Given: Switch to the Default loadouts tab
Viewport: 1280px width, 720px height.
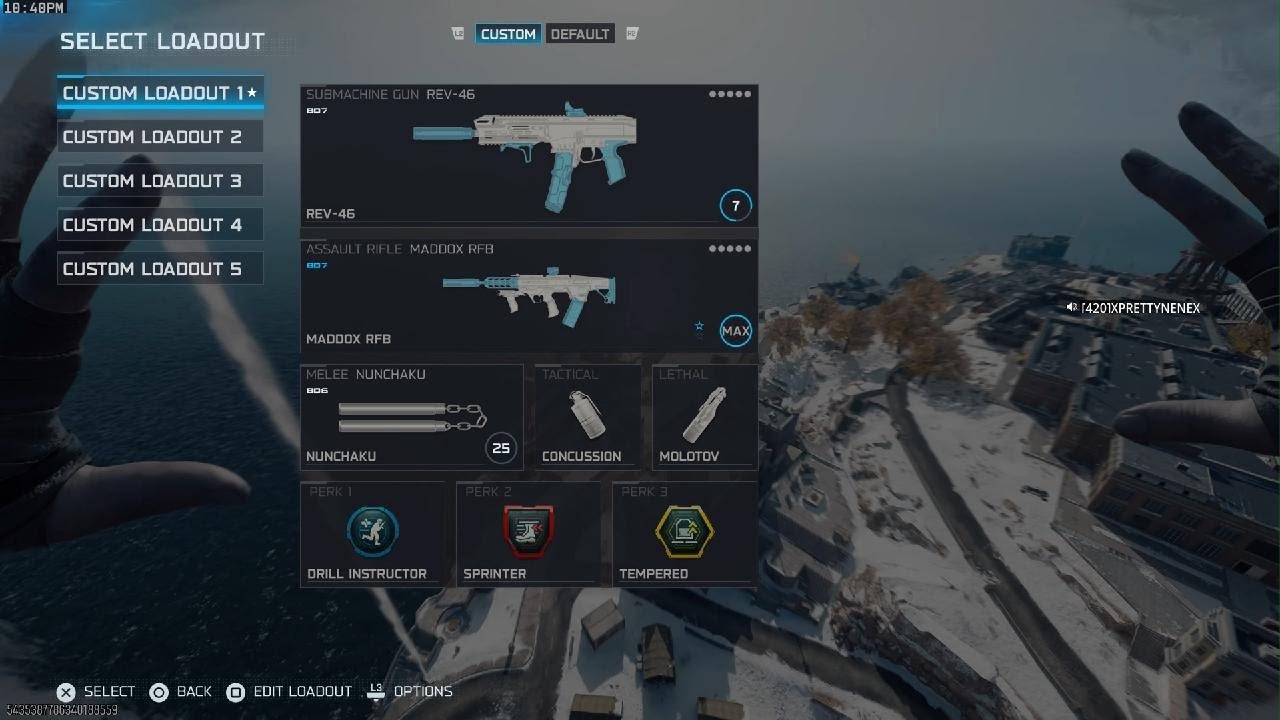Looking at the screenshot, I should pos(580,34).
